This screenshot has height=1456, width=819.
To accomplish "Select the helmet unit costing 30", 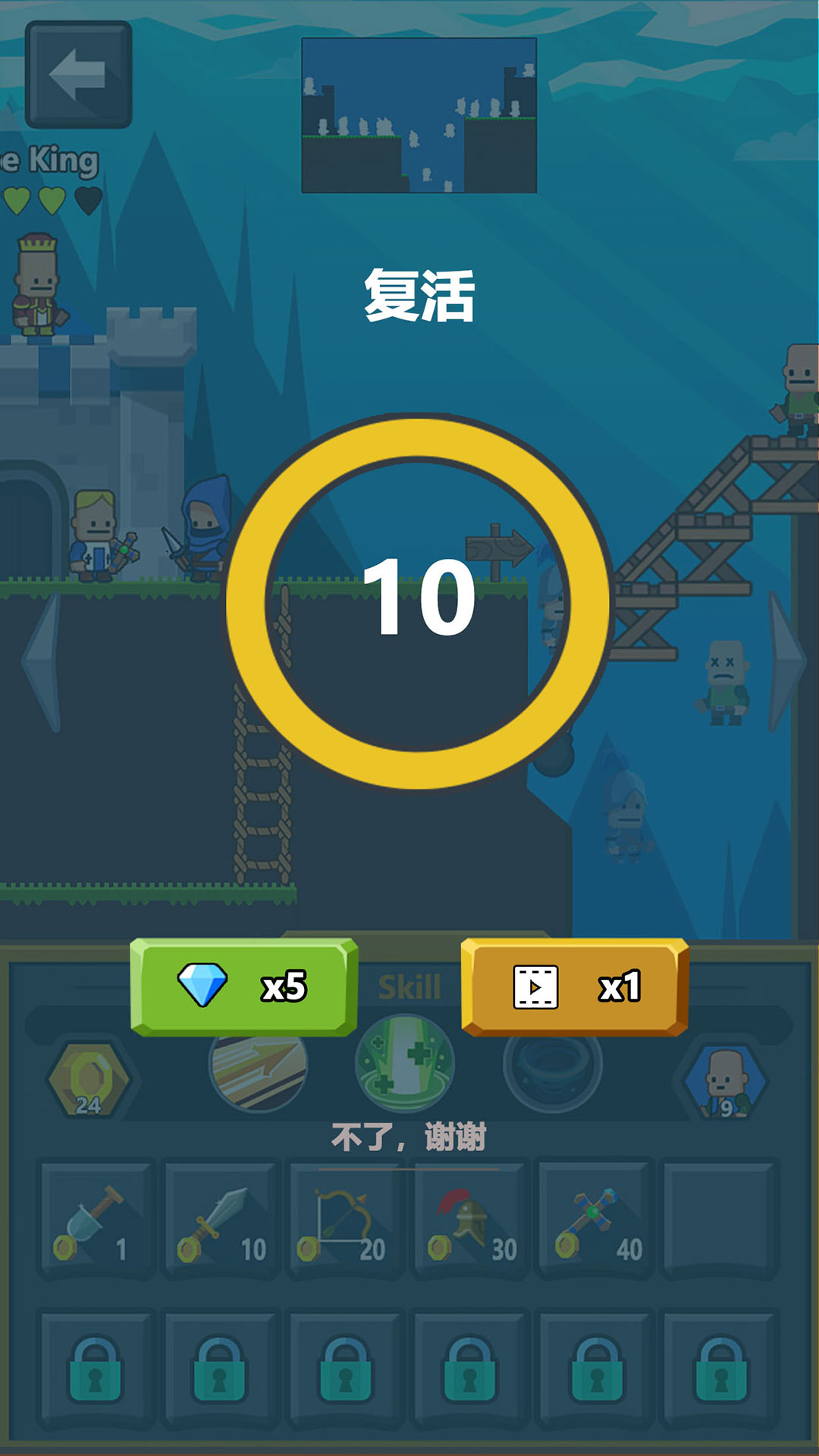I will [470, 1219].
